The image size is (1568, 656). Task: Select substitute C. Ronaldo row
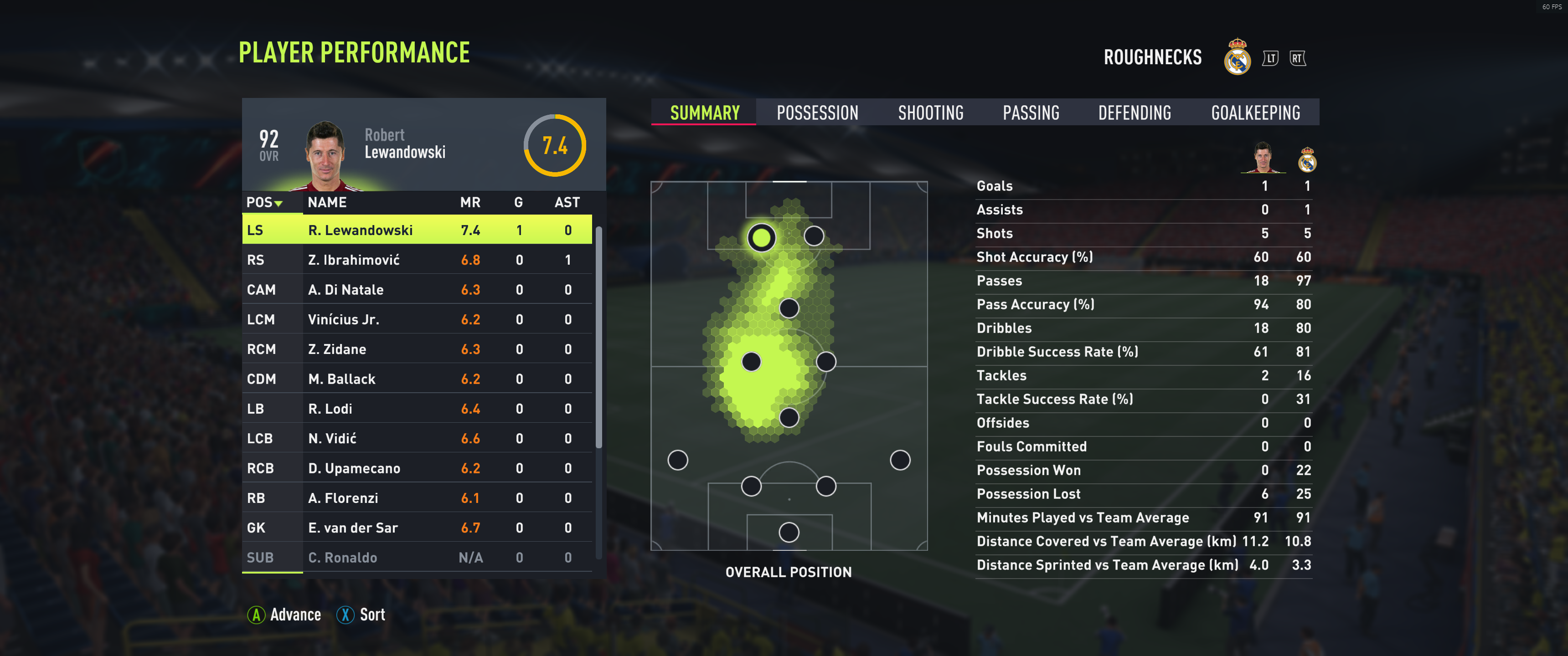[416, 558]
